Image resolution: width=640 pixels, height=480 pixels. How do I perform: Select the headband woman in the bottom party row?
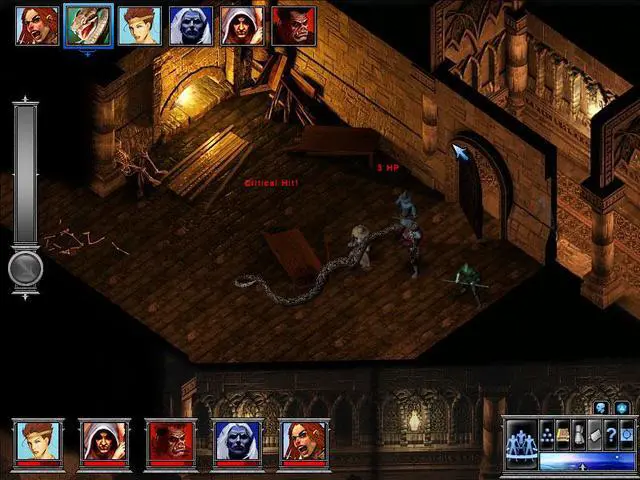(39, 441)
